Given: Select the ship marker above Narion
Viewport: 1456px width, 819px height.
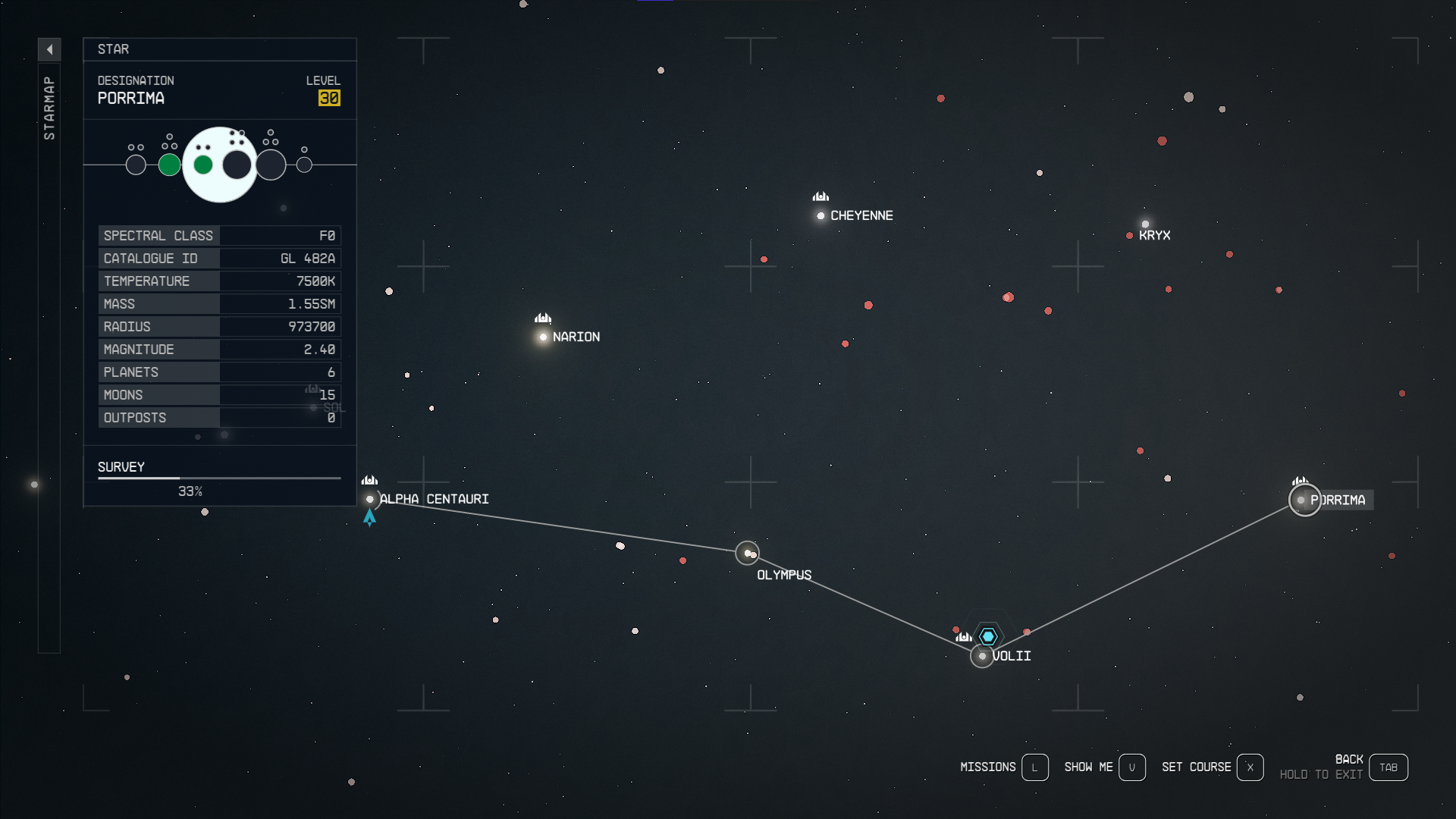Looking at the screenshot, I should pyautogui.click(x=543, y=317).
